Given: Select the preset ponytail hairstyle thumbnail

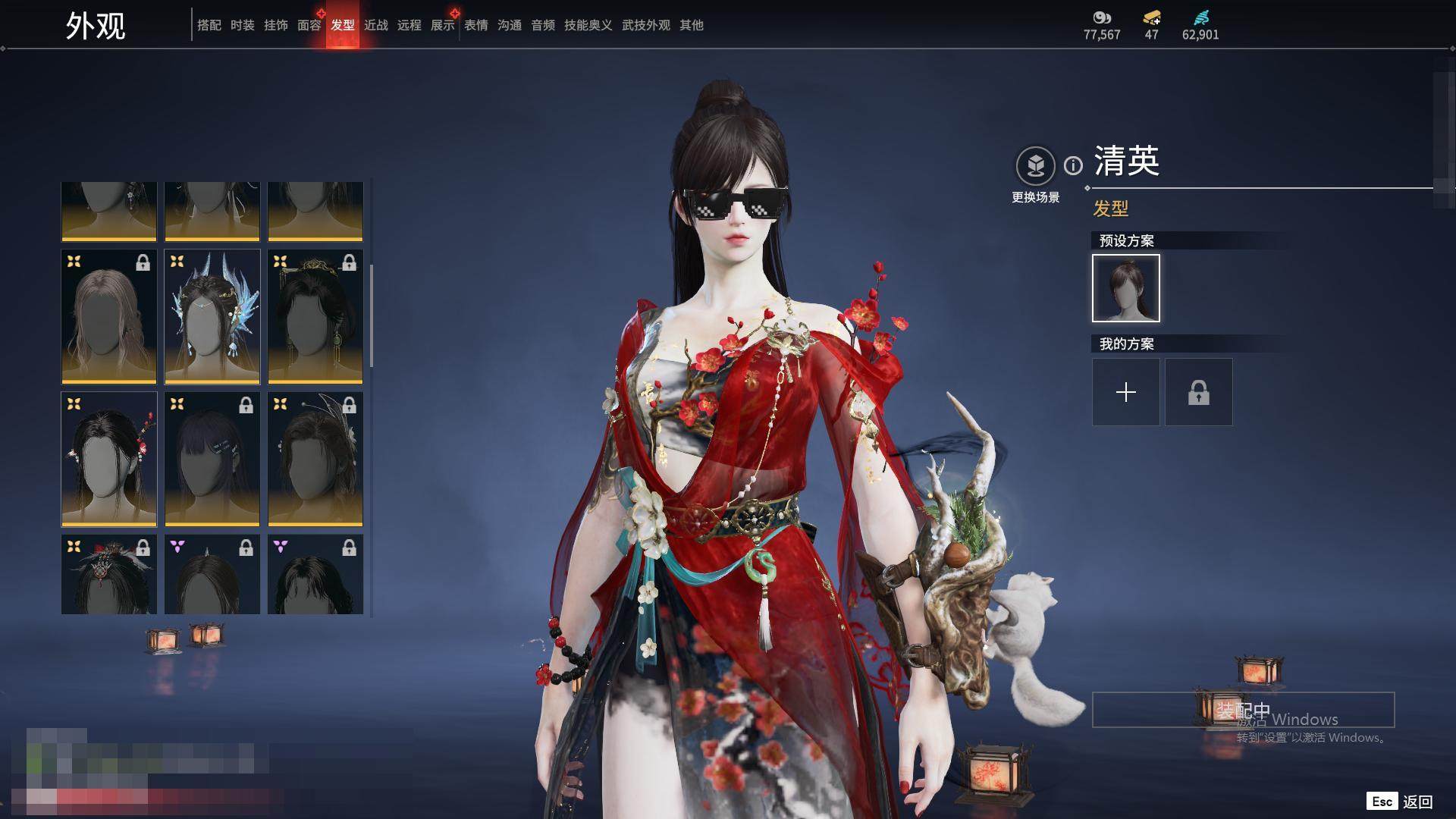Looking at the screenshot, I should (x=1125, y=288).
